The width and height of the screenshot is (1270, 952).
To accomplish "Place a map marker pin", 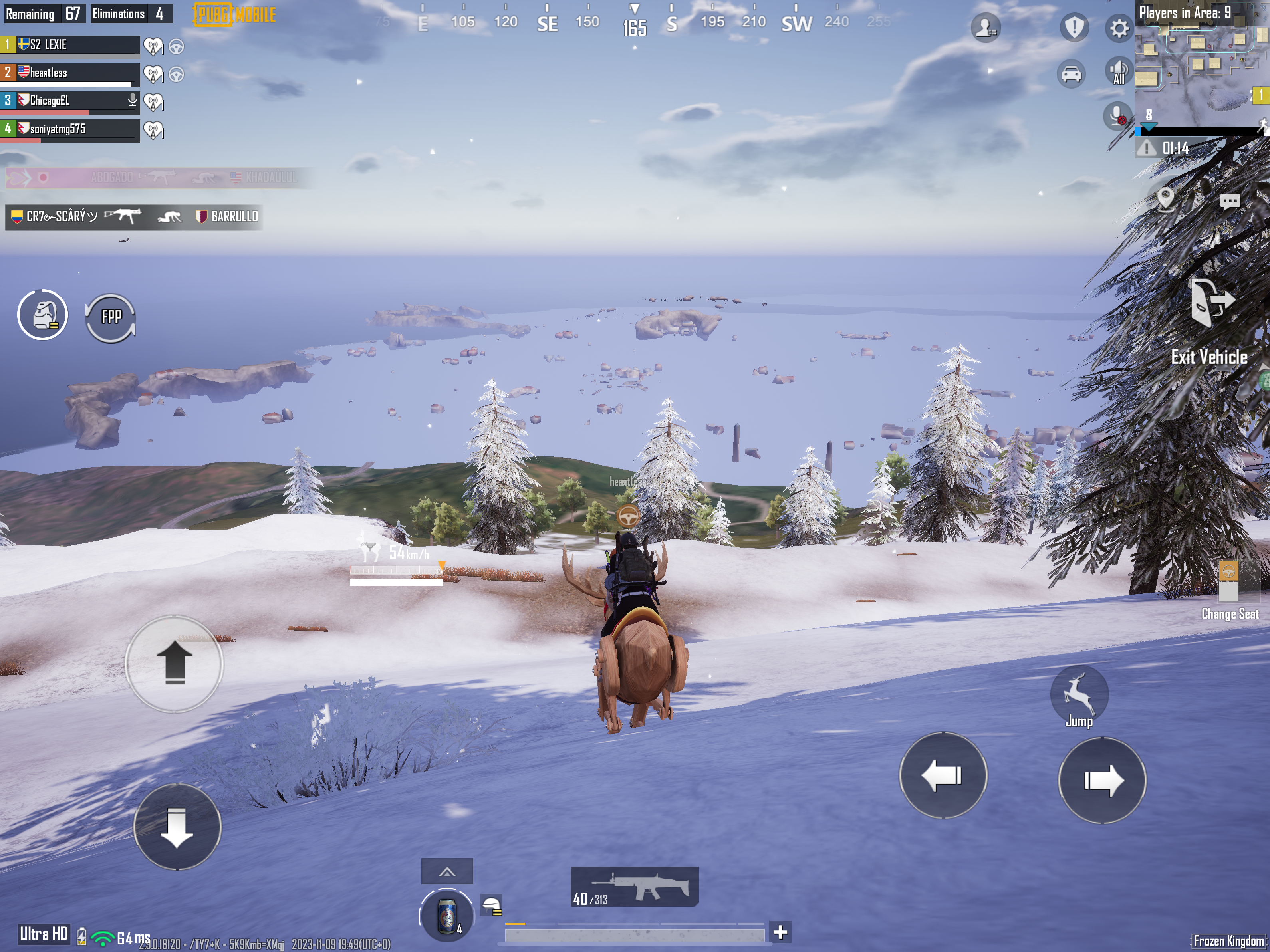I will coord(1165,199).
